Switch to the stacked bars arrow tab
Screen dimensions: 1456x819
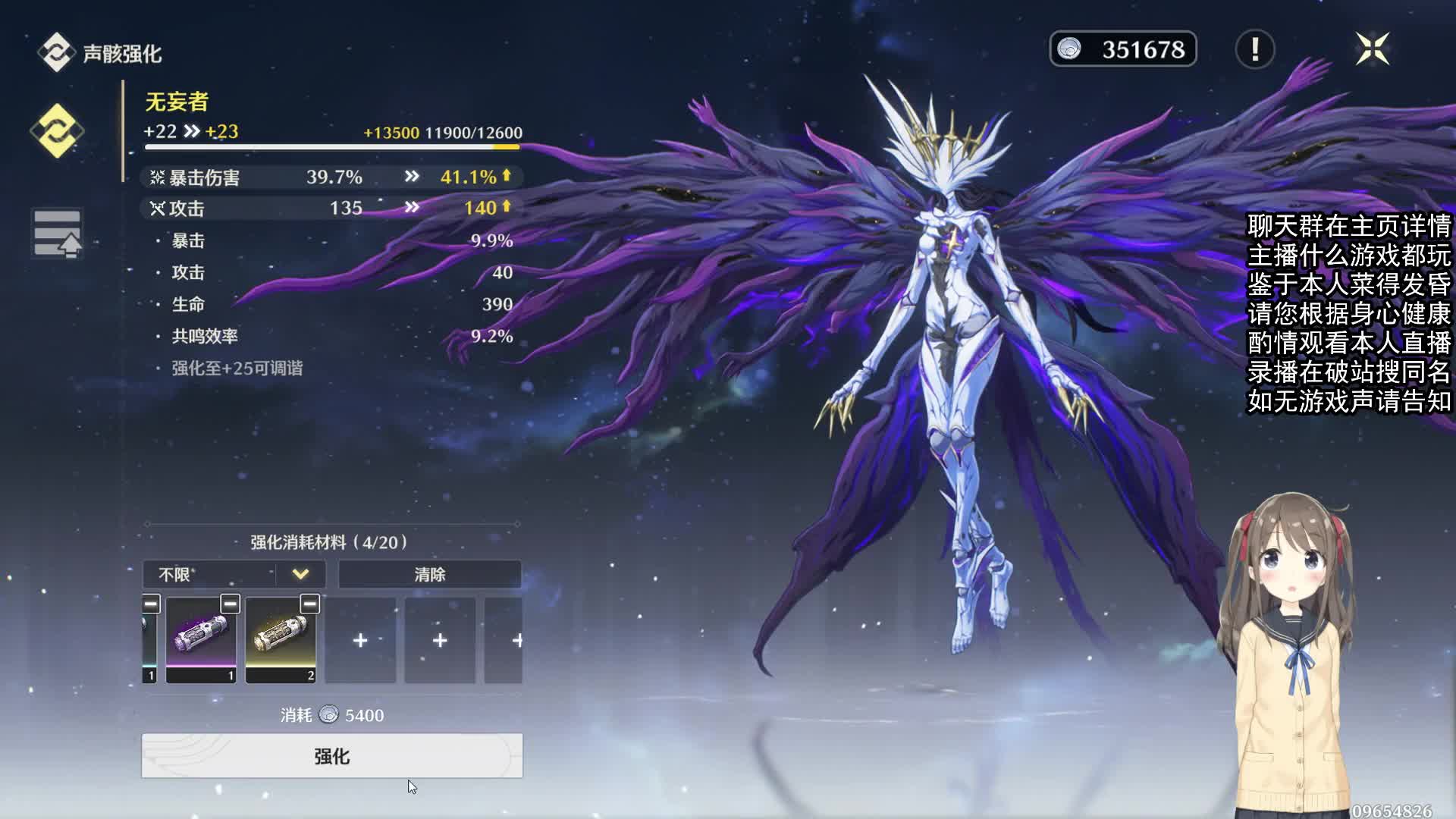57,234
